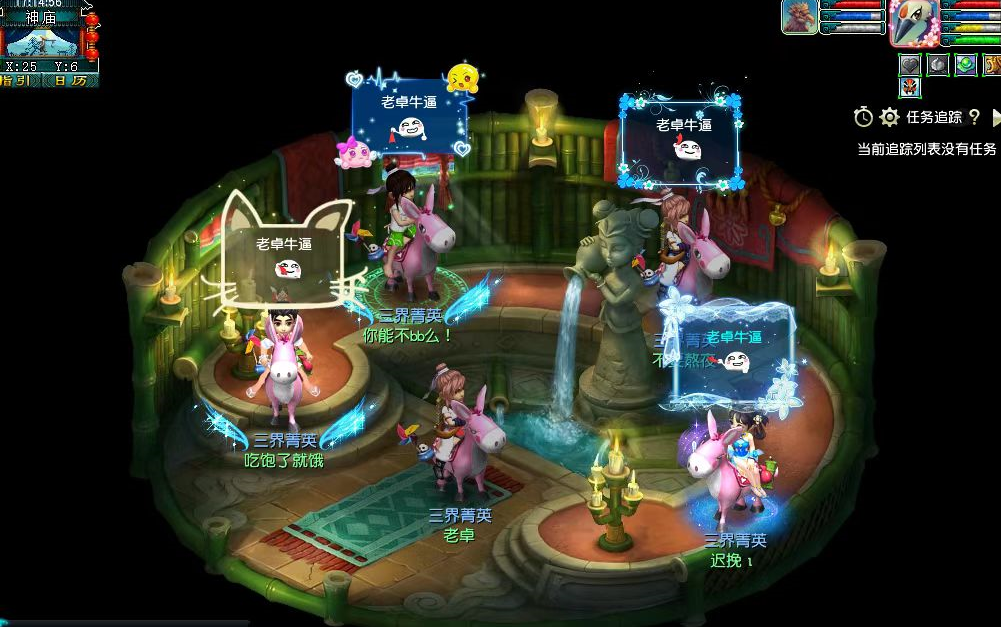Open the 指引 guide button

coord(19,80)
